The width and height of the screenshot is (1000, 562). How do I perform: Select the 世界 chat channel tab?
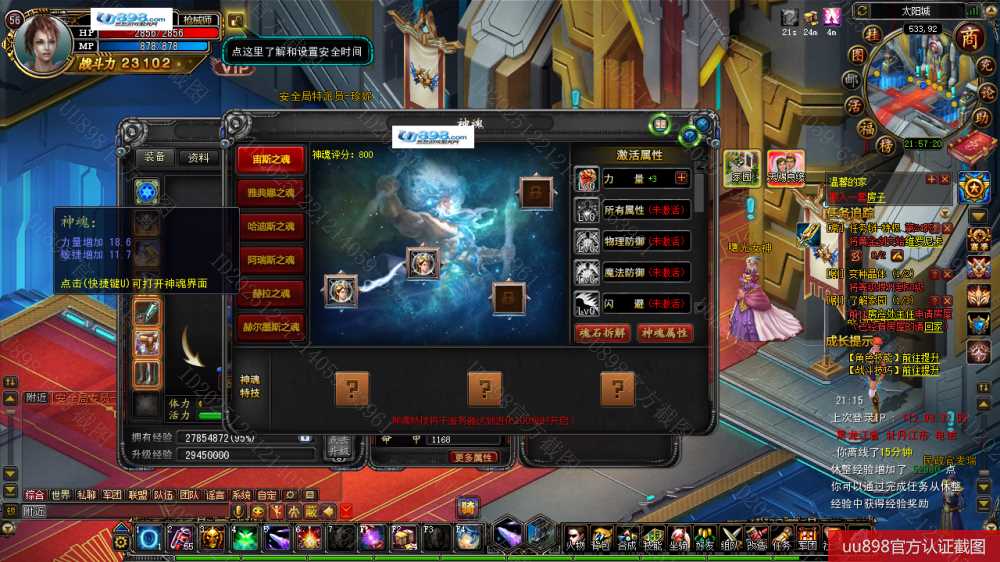click(x=61, y=495)
